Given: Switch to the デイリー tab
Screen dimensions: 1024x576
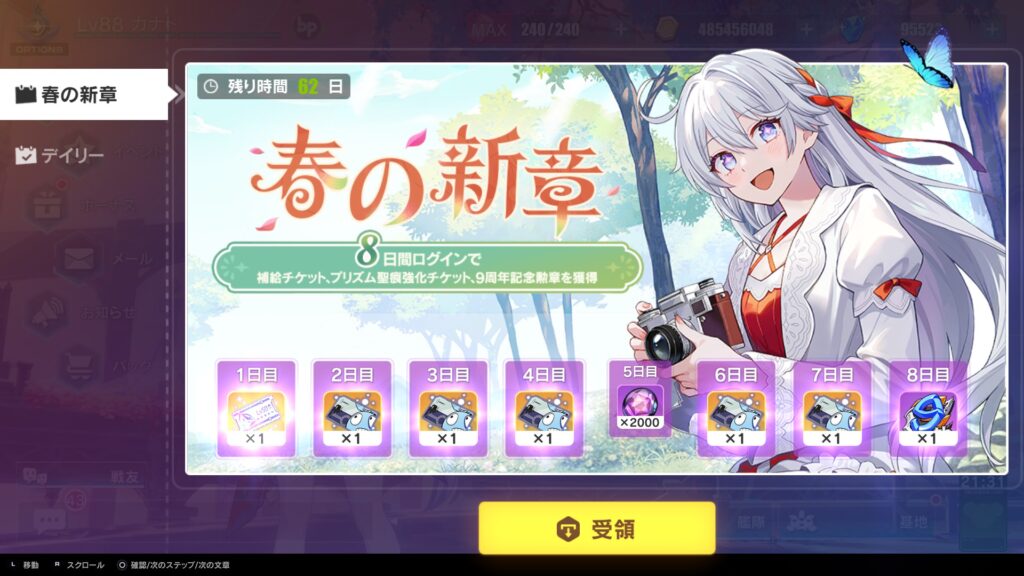Looking at the screenshot, I should point(62,155).
